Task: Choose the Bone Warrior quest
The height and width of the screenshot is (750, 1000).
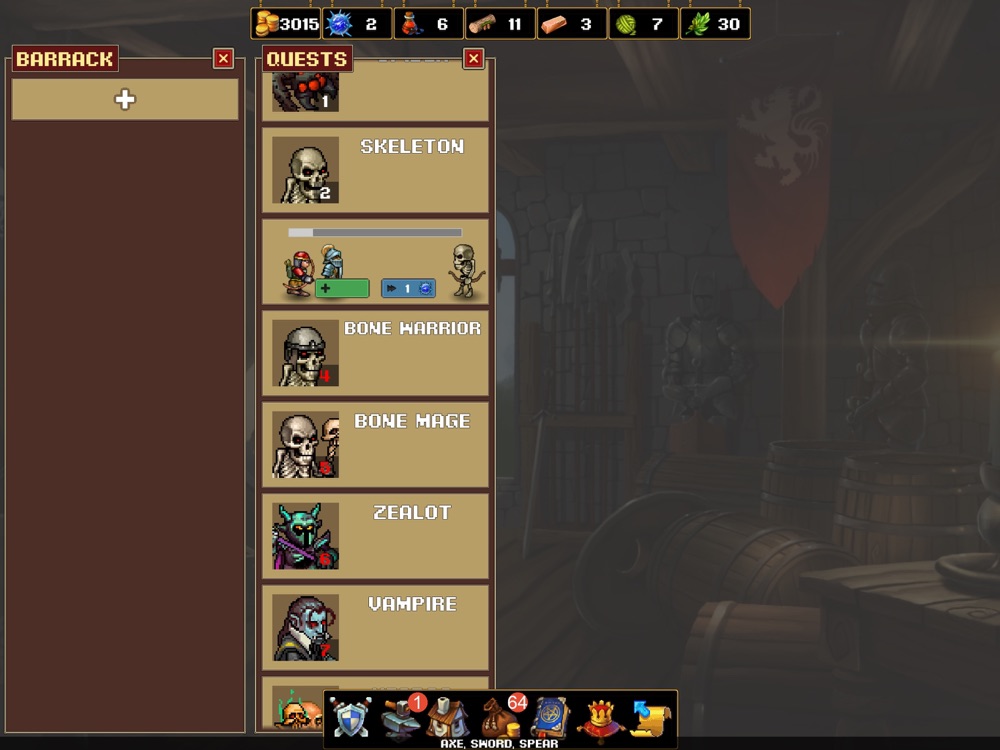Action: point(375,353)
